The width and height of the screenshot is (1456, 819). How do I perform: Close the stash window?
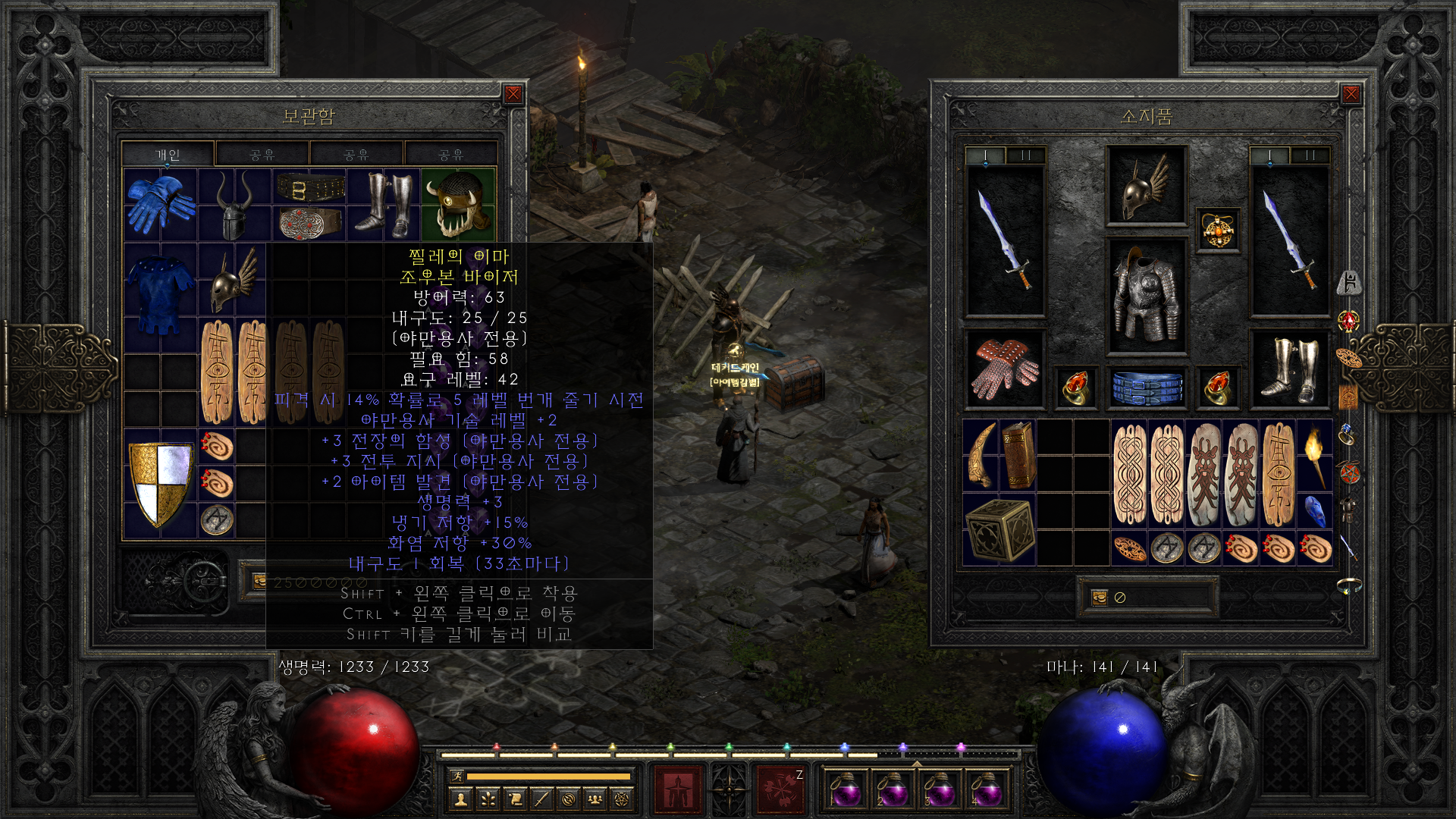513,94
